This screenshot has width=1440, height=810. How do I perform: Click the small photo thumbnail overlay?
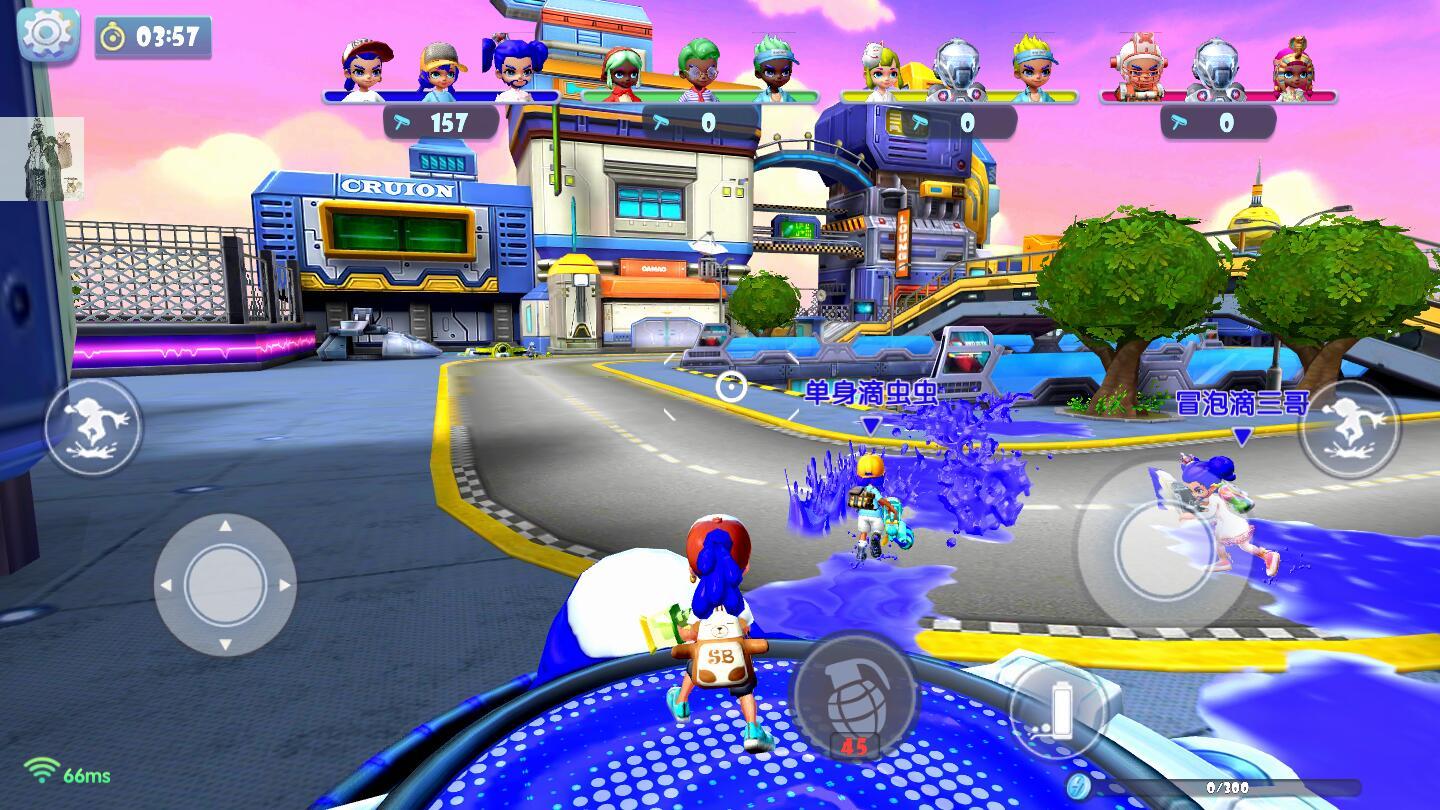(42, 158)
